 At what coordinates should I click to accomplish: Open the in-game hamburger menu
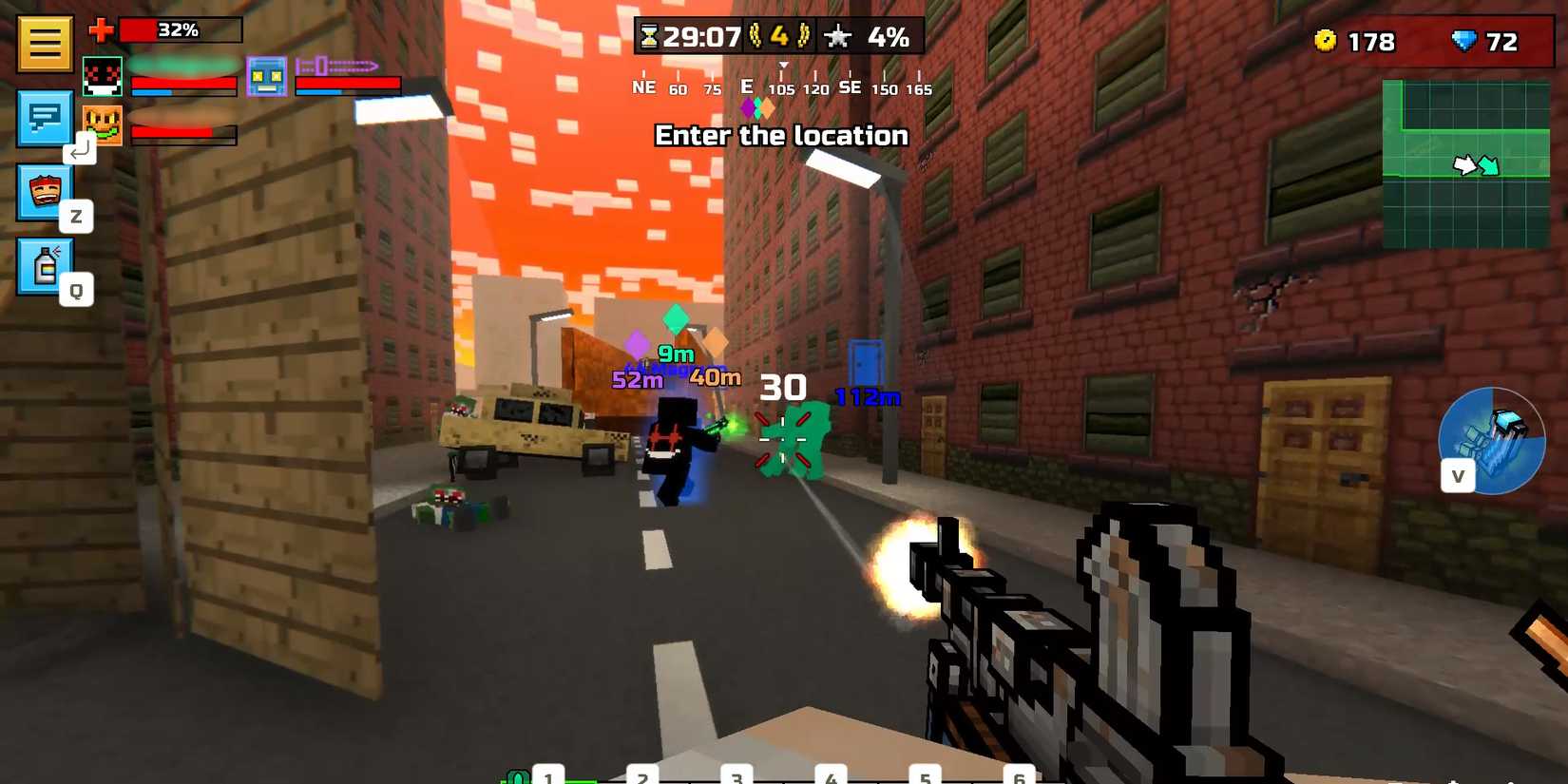(x=44, y=43)
